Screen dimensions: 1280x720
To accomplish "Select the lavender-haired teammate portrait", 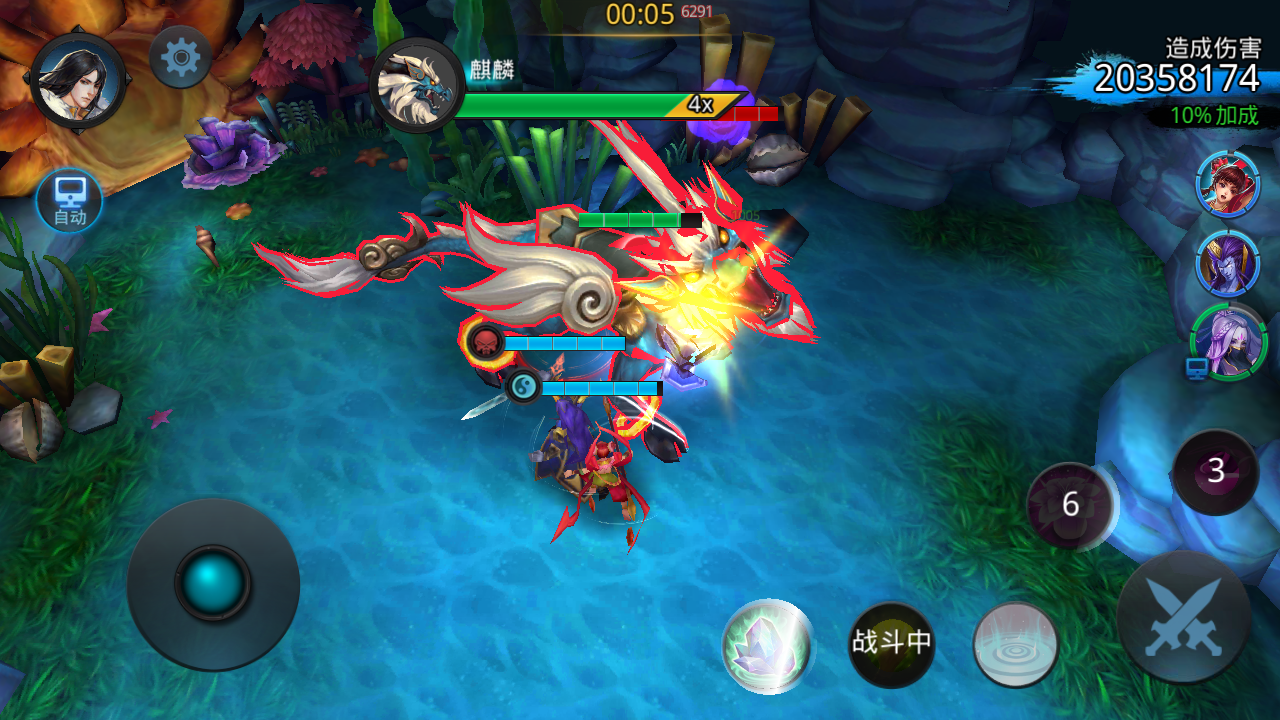I will [x=1229, y=343].
